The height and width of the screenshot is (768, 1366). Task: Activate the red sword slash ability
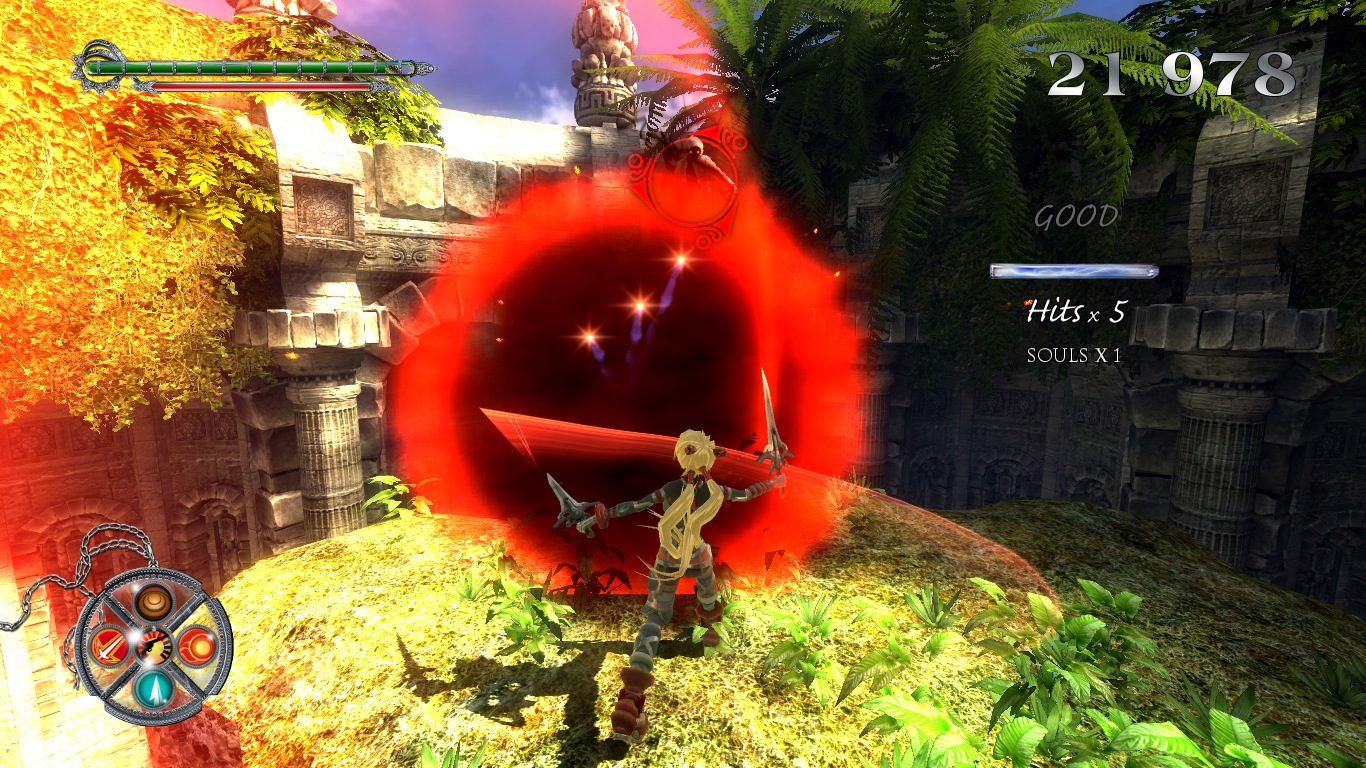click(x=108, y=646)
